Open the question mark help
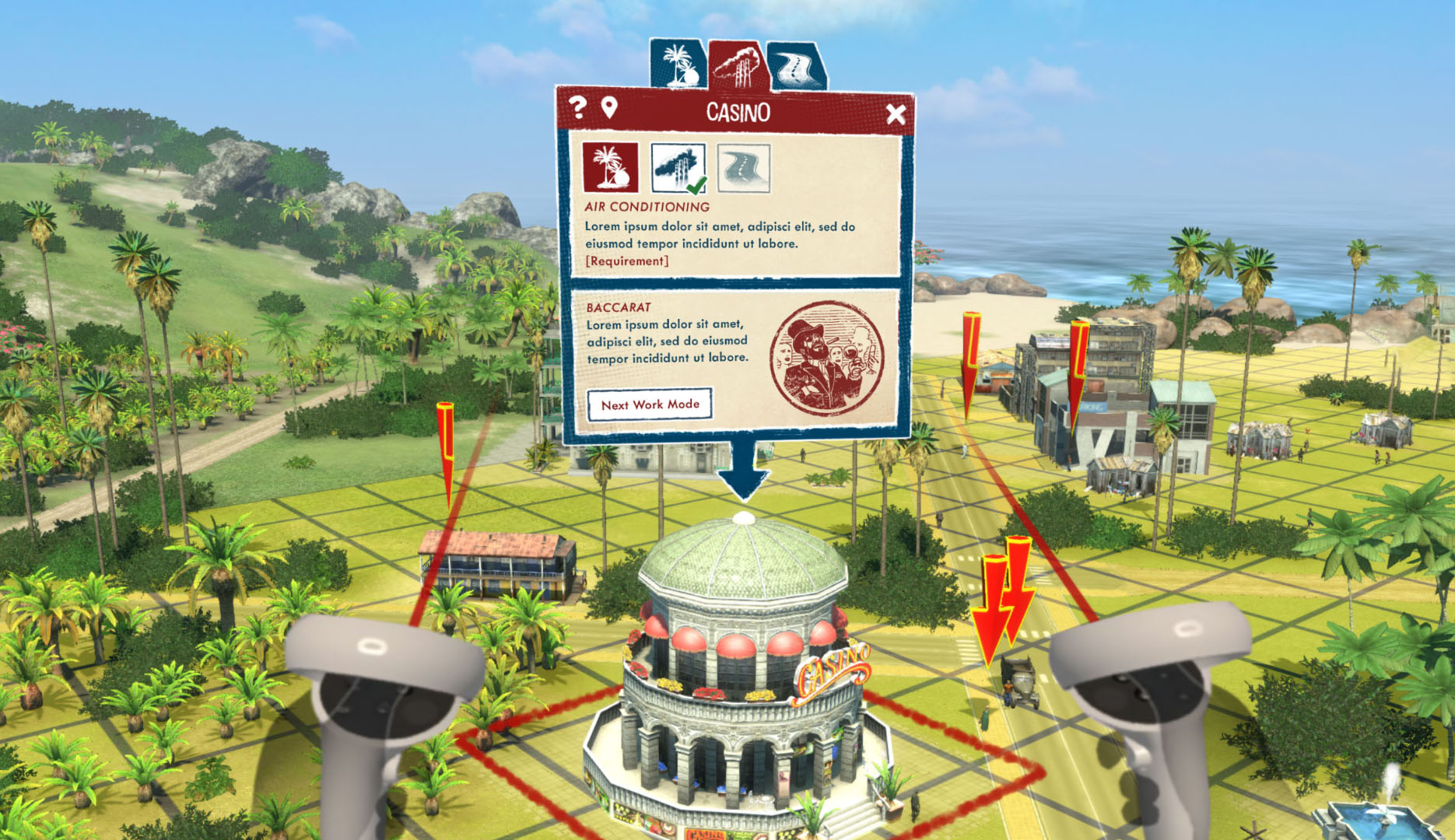1455x840 pixels. (x=577, y=107)
